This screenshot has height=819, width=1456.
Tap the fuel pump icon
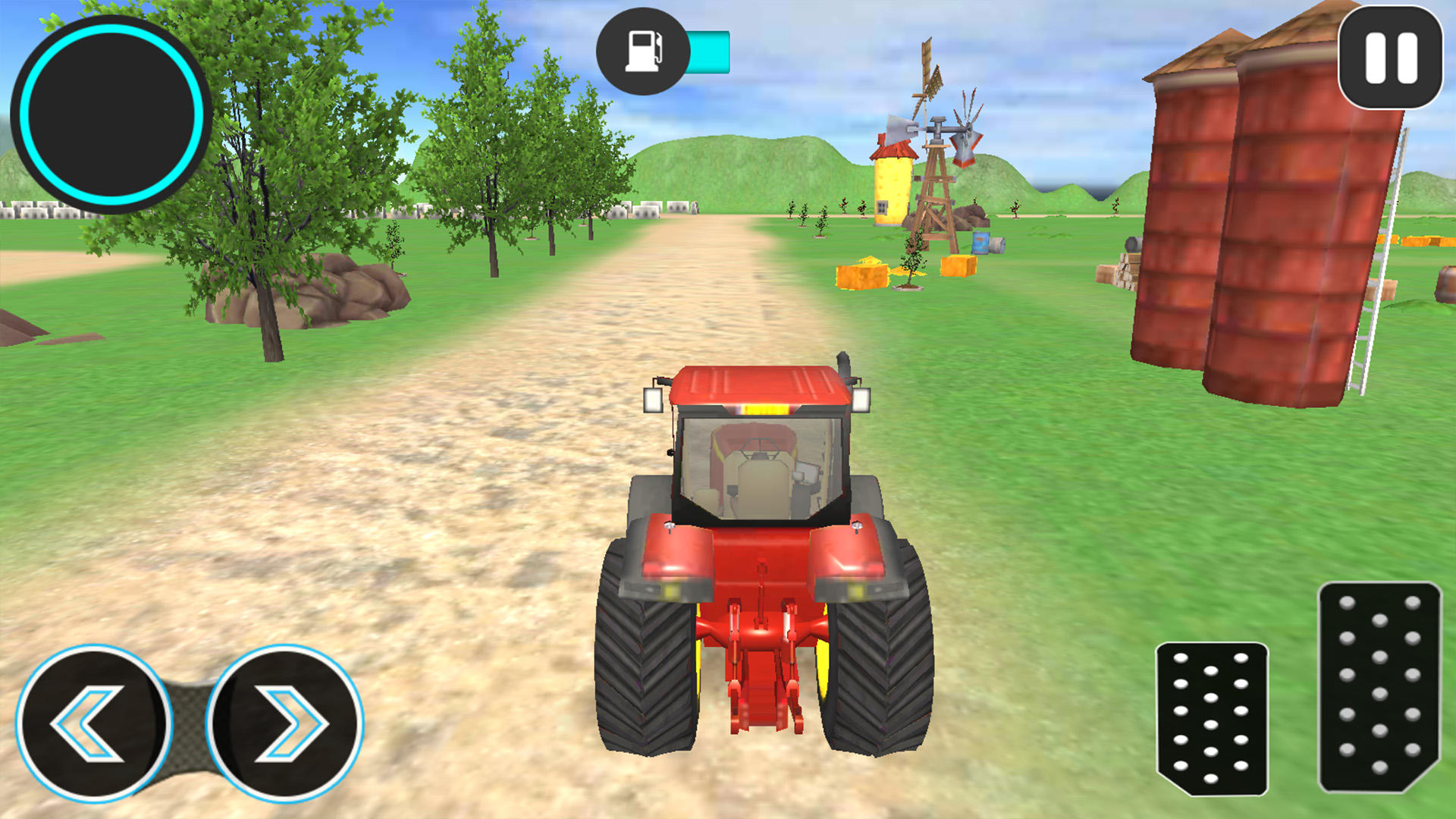coord(644,50)
